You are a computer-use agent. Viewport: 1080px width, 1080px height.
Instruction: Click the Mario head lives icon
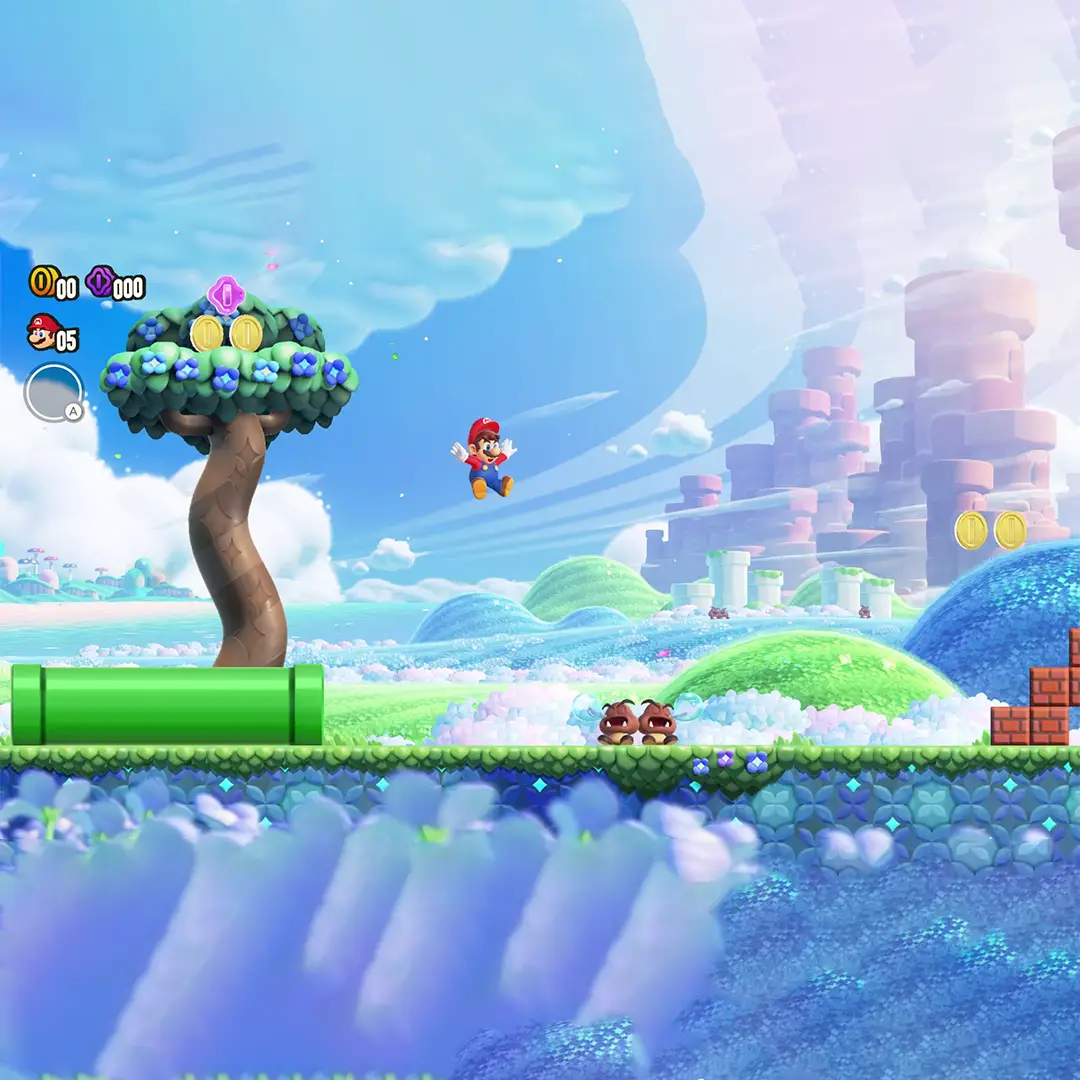[x=42, y=332]
